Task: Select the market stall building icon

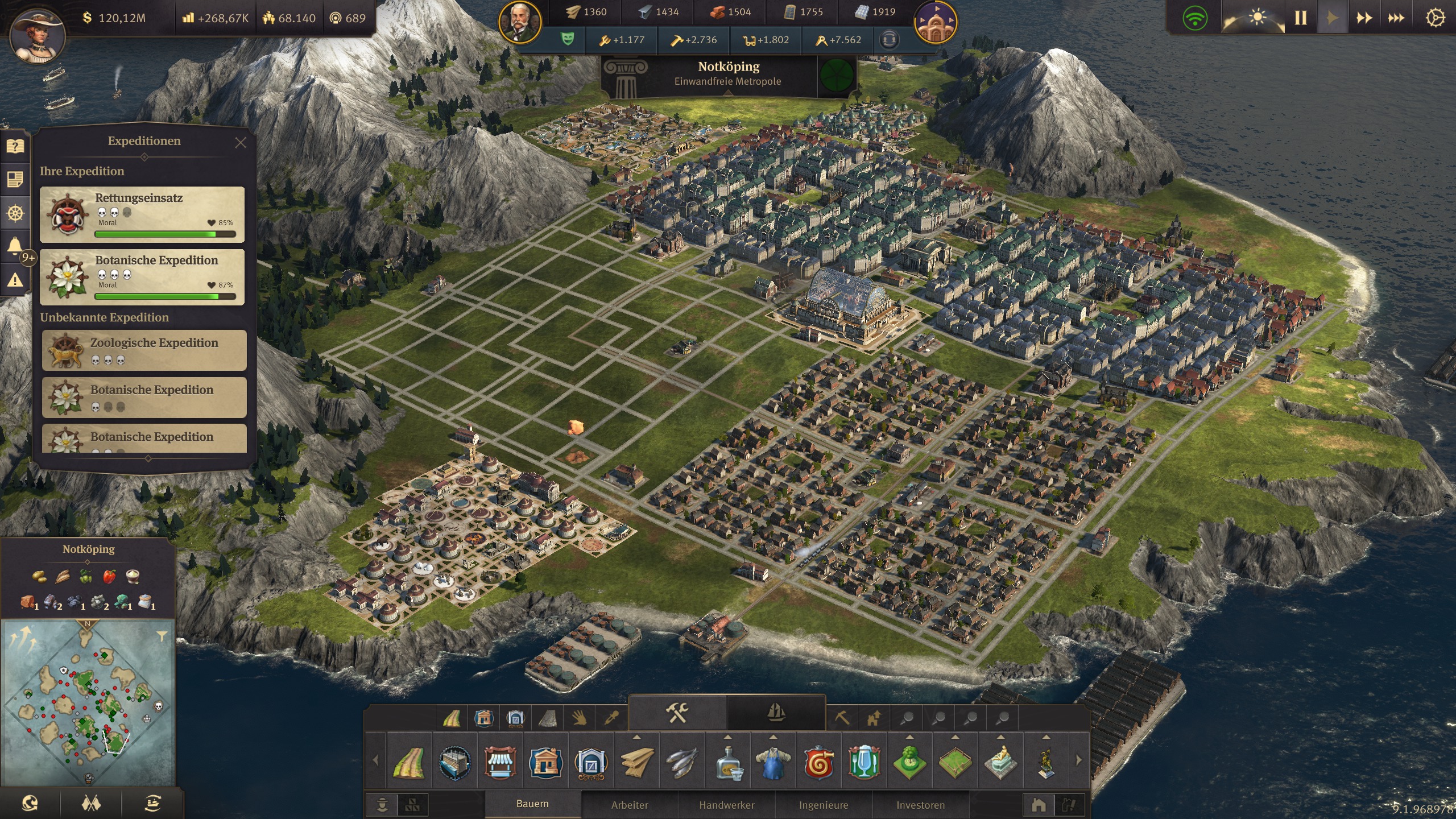Action: pos(500,762)
